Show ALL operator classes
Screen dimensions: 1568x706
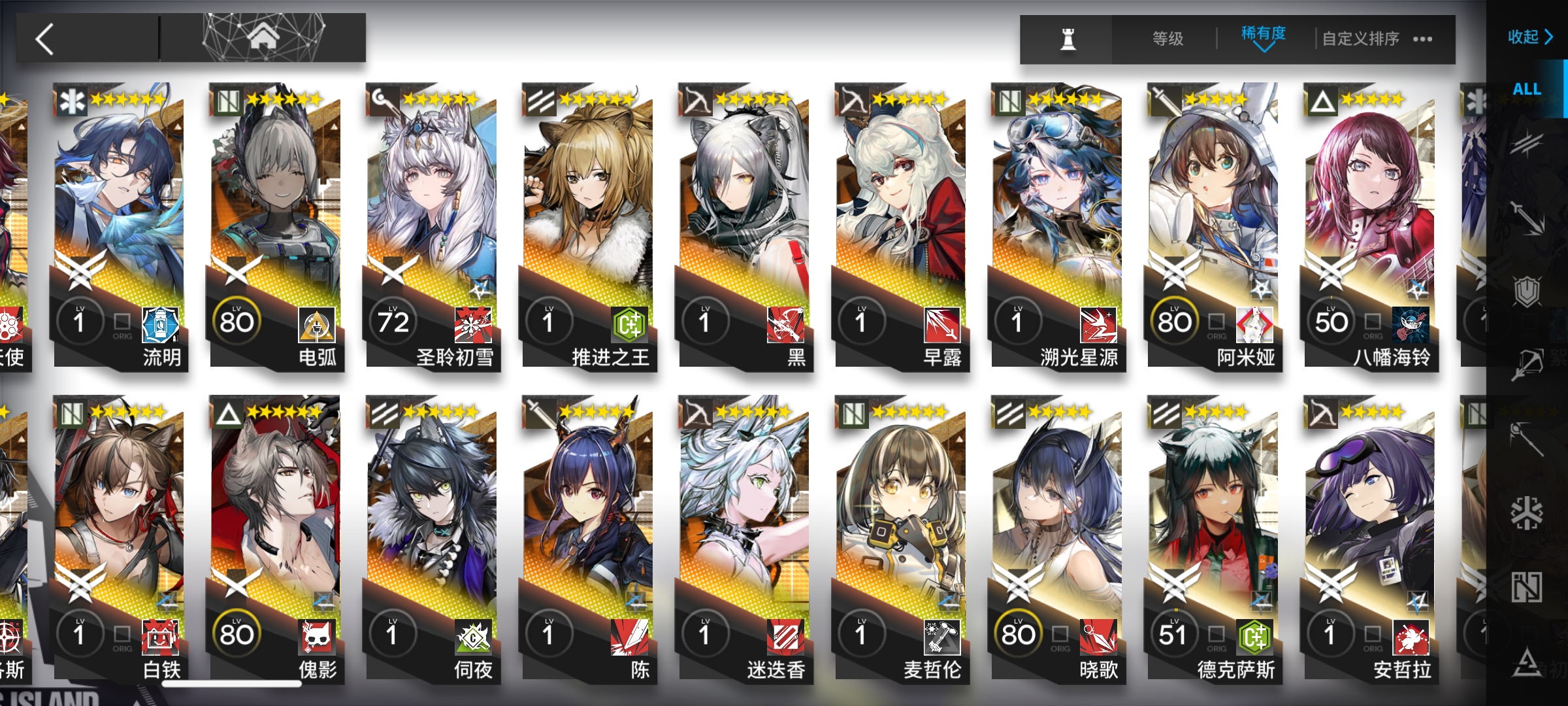[x=1526, y=90]
